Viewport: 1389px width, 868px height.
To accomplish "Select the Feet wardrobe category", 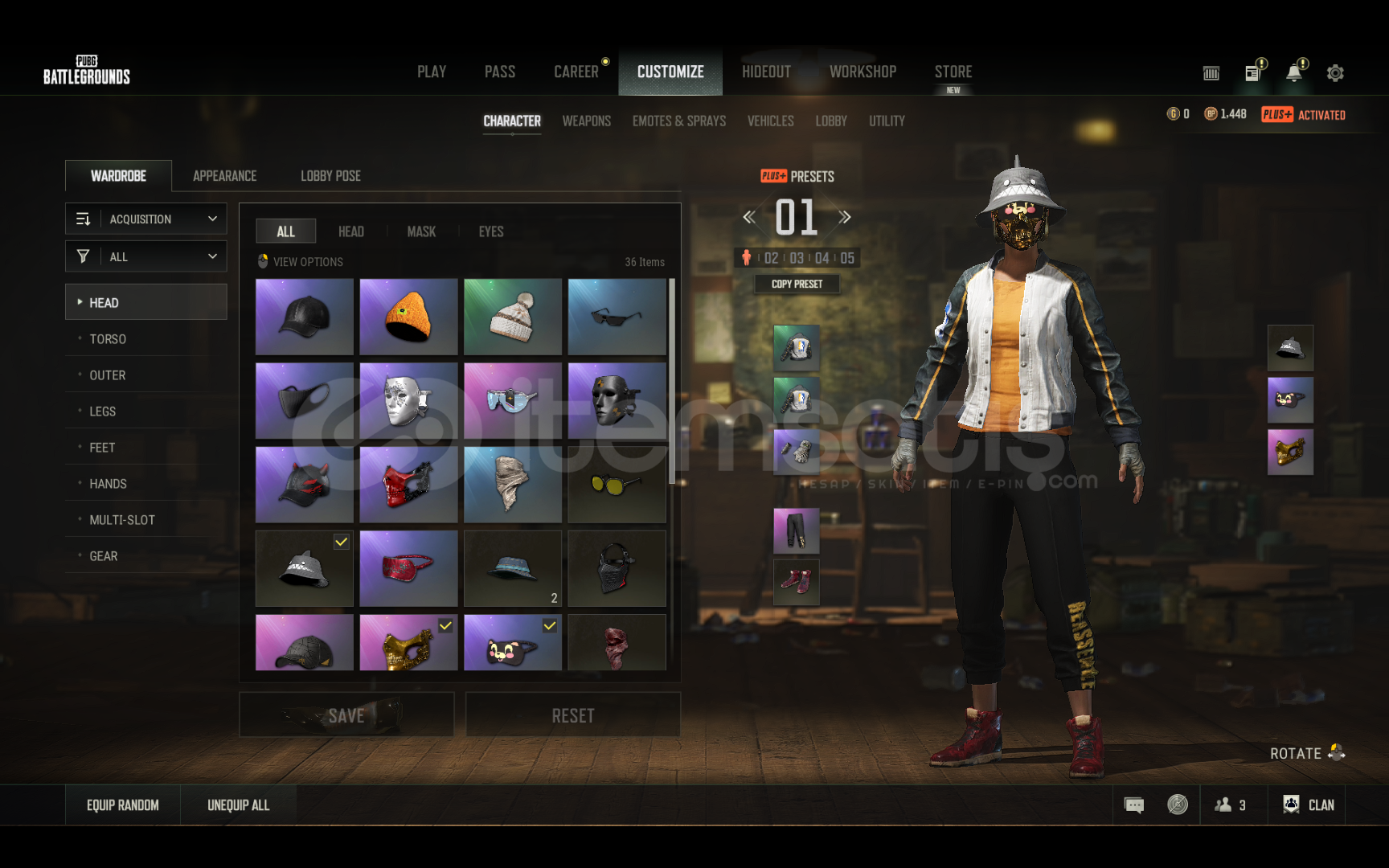I will coord(102,448).
